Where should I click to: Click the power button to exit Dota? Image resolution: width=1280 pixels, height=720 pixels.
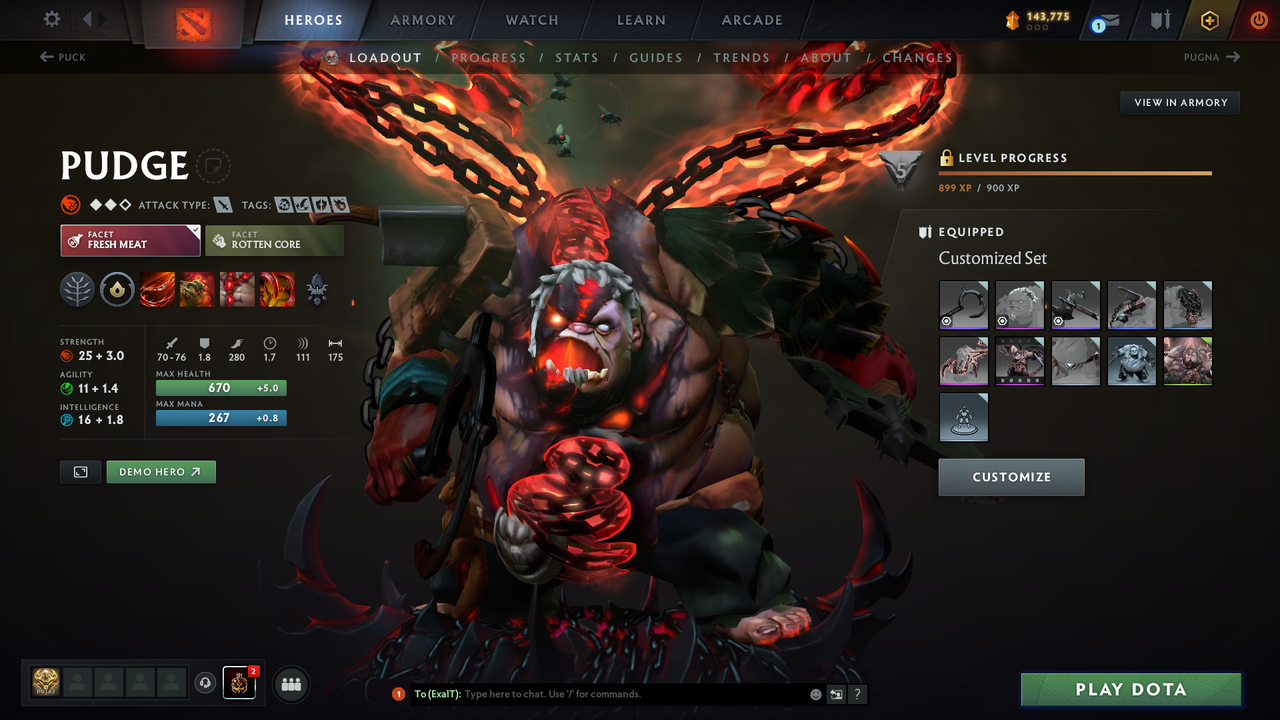[x=1258, y=19]
